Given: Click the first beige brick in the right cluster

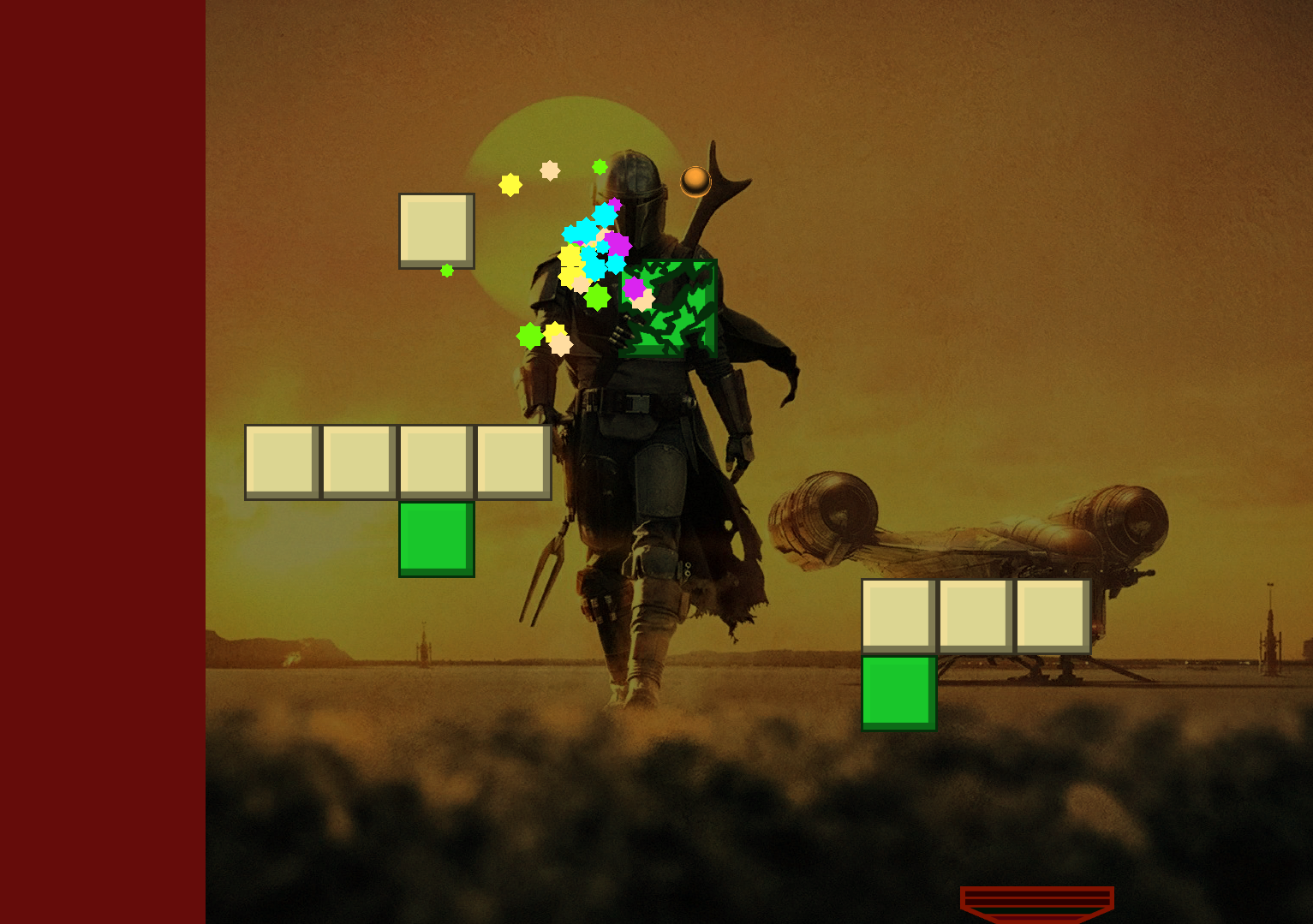Looking at the screenshot, I should click(898, 614).
